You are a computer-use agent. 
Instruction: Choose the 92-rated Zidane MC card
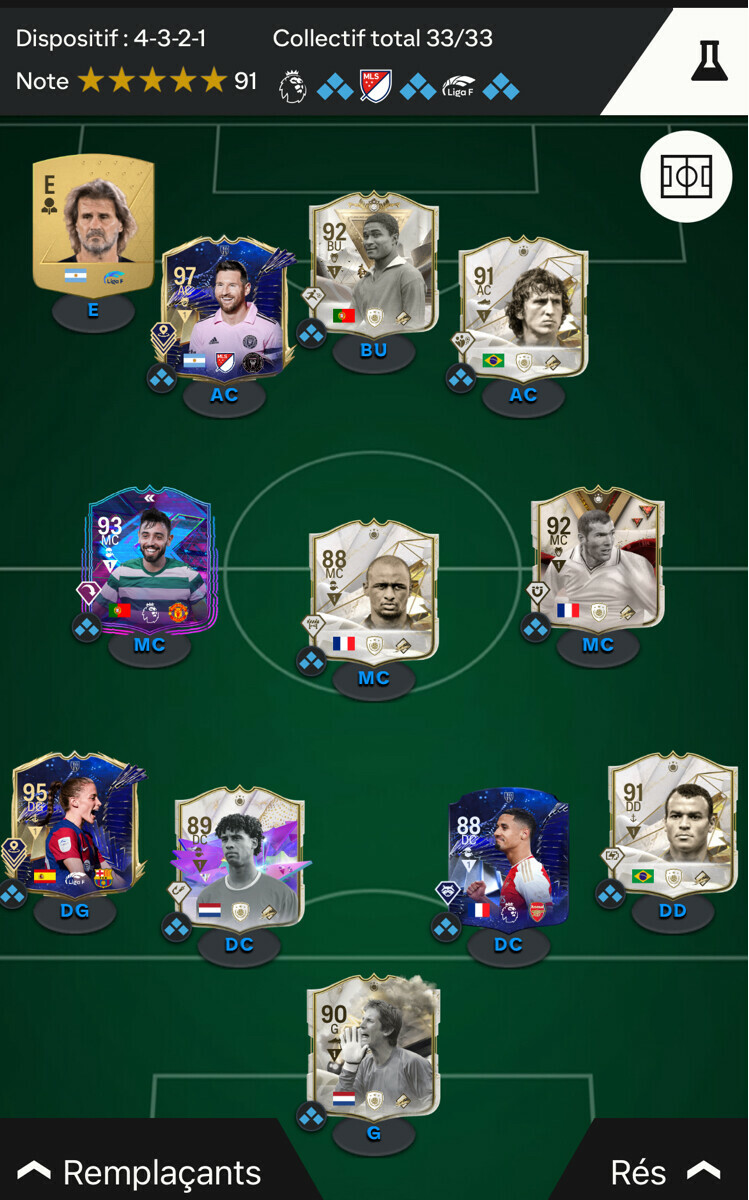[x=597, y=558]
